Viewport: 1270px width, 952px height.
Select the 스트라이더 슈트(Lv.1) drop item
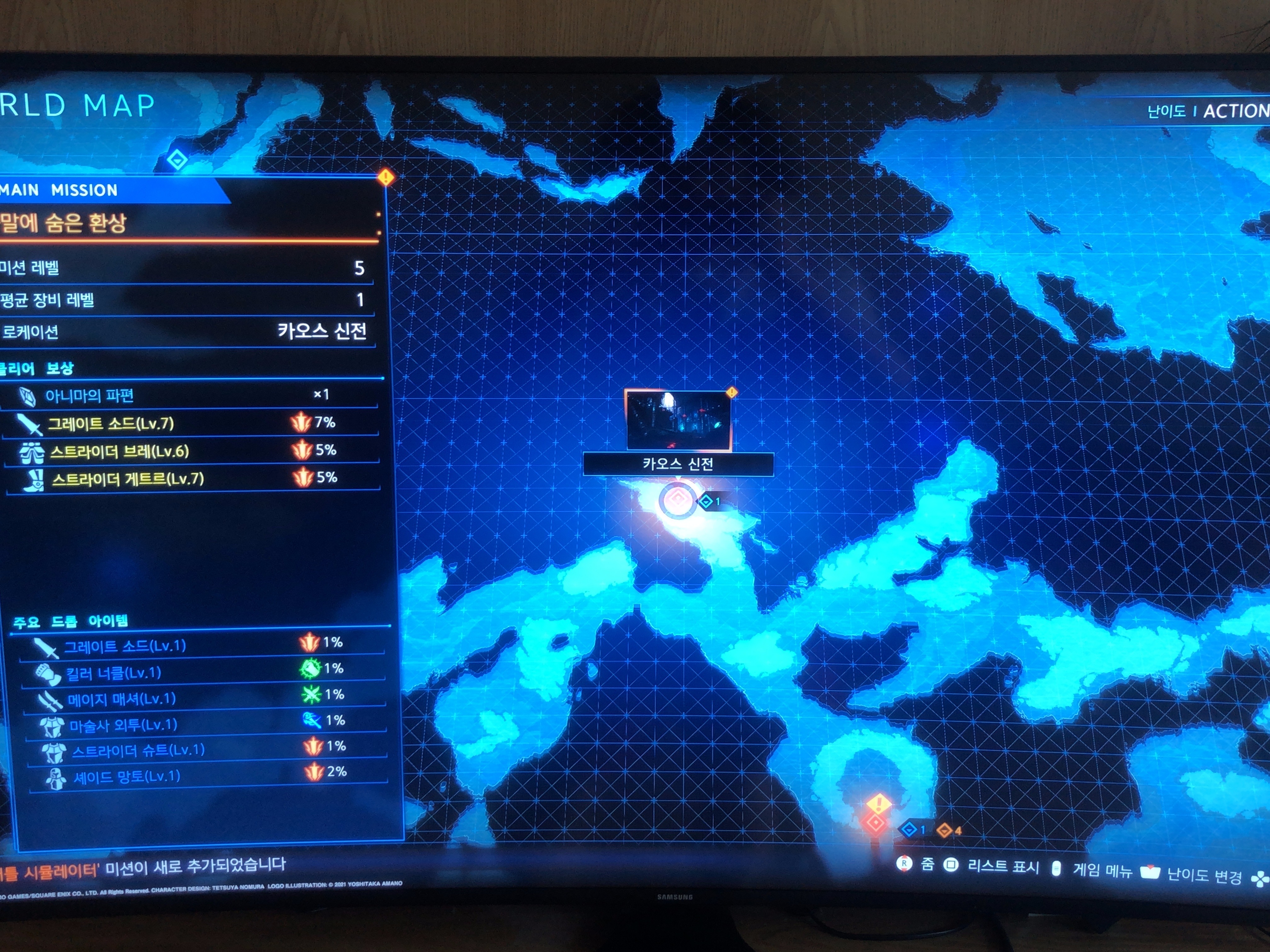[138, 751]
